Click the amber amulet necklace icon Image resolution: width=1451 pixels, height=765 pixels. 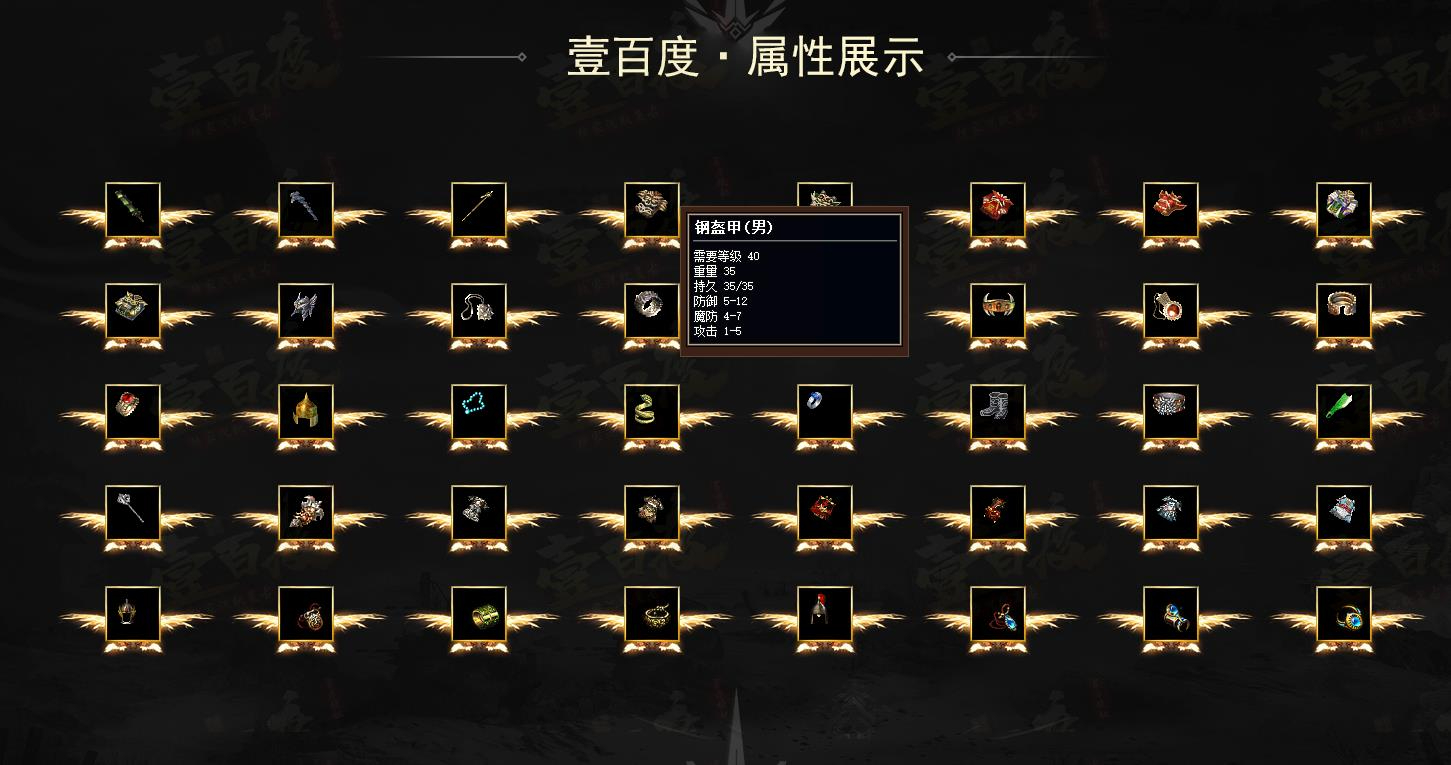[1169, 312]
